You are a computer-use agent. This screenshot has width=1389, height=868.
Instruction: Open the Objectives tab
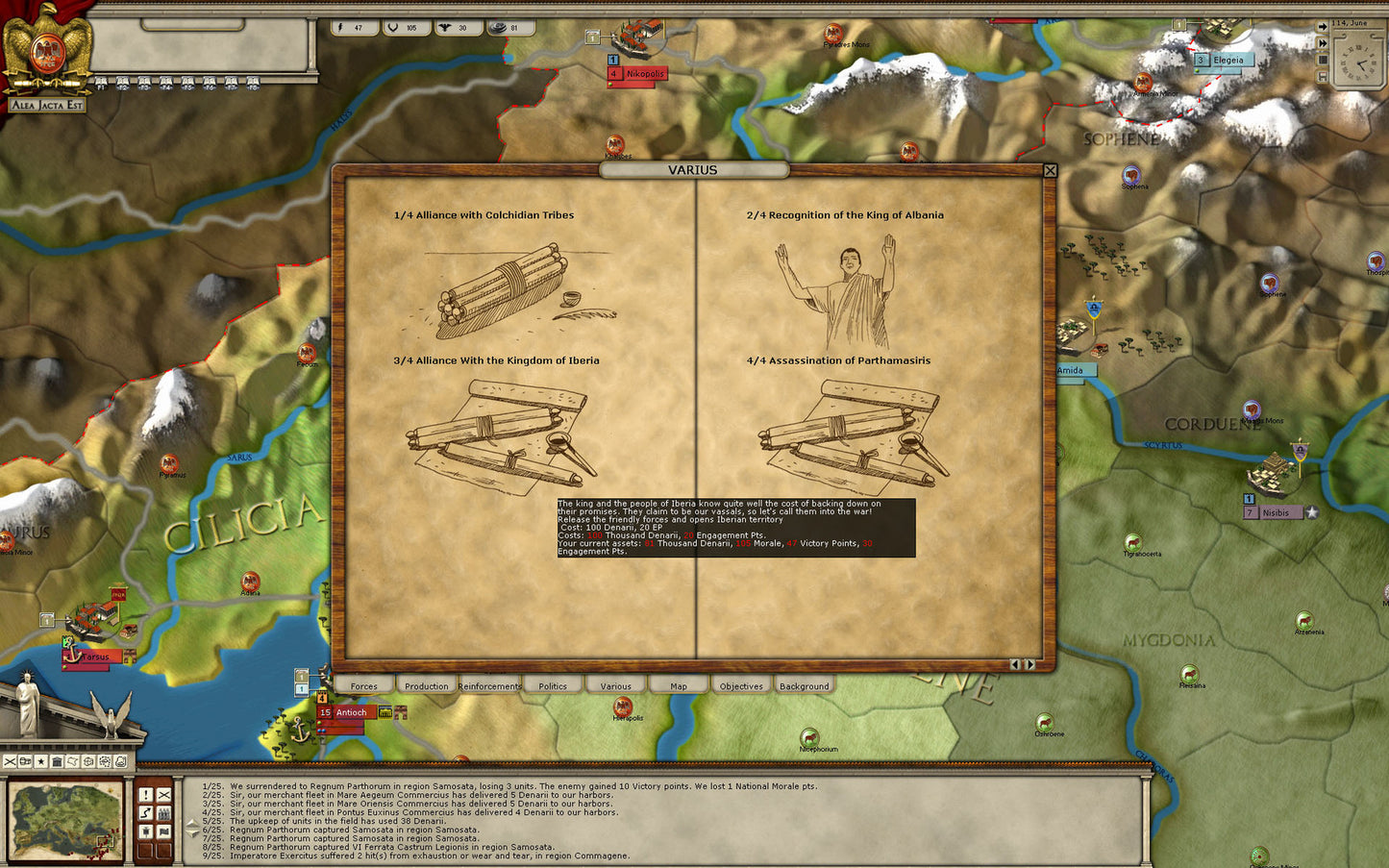740,685
